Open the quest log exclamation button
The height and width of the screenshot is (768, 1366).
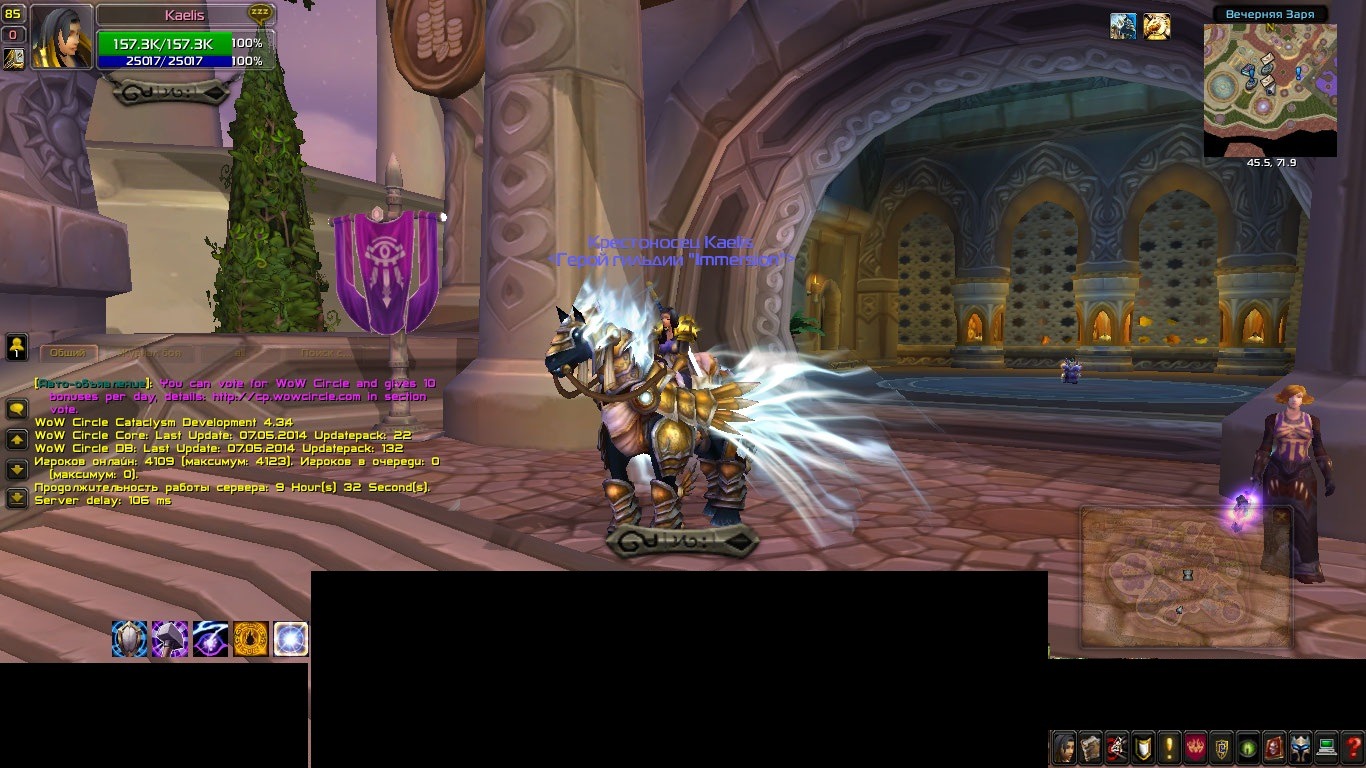1168,747
